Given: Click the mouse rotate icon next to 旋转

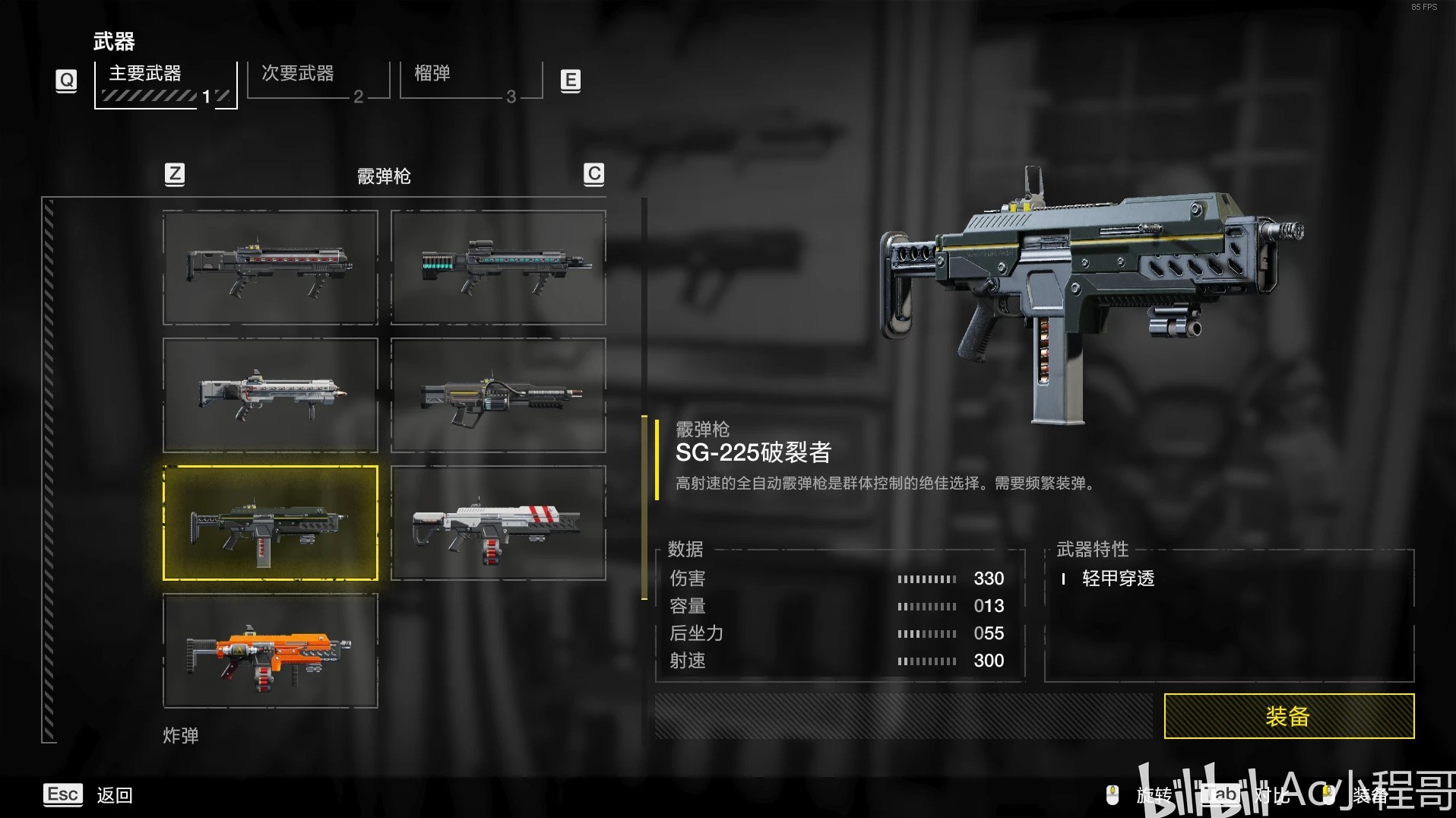Looking at the screenshot, I should [1114, 795].
